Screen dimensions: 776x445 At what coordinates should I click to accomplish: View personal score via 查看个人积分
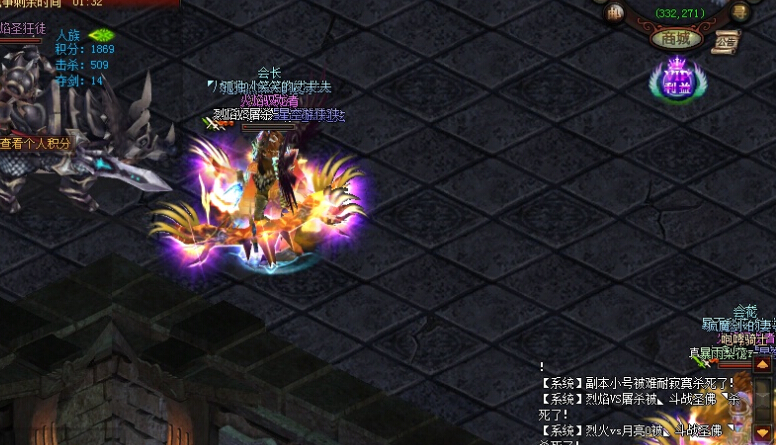[x=37, y=143]
